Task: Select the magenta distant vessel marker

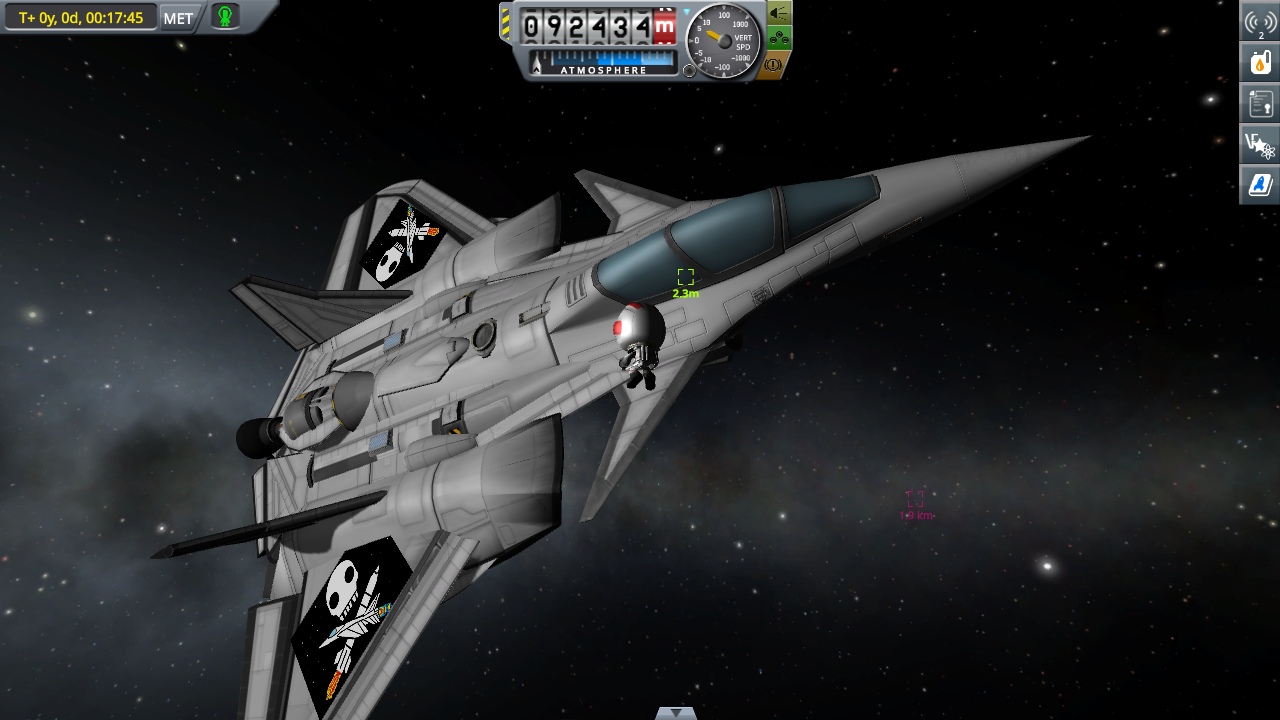Action: (915, 499)
